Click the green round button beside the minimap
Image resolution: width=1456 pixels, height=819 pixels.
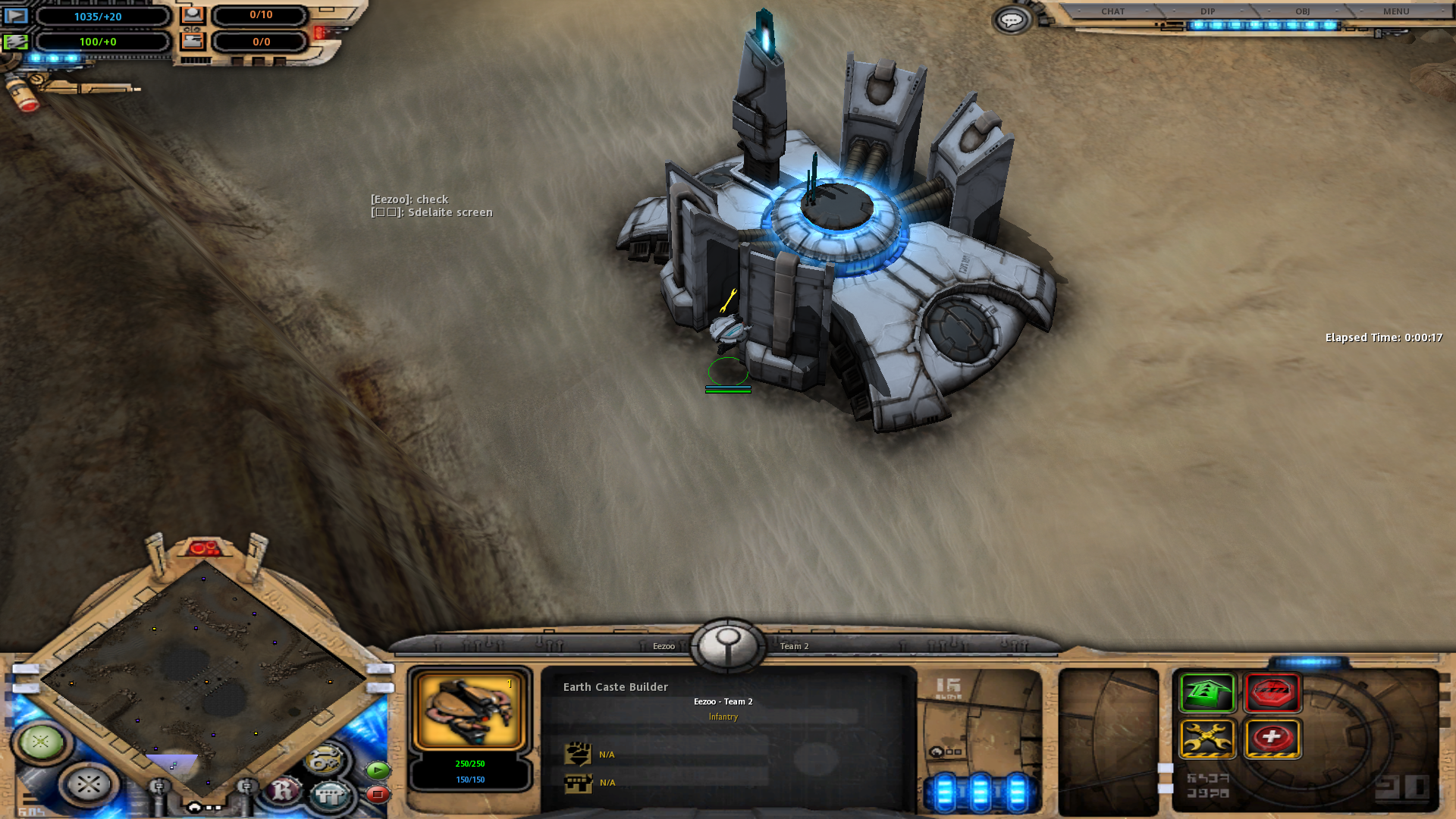tap(41, 741)
